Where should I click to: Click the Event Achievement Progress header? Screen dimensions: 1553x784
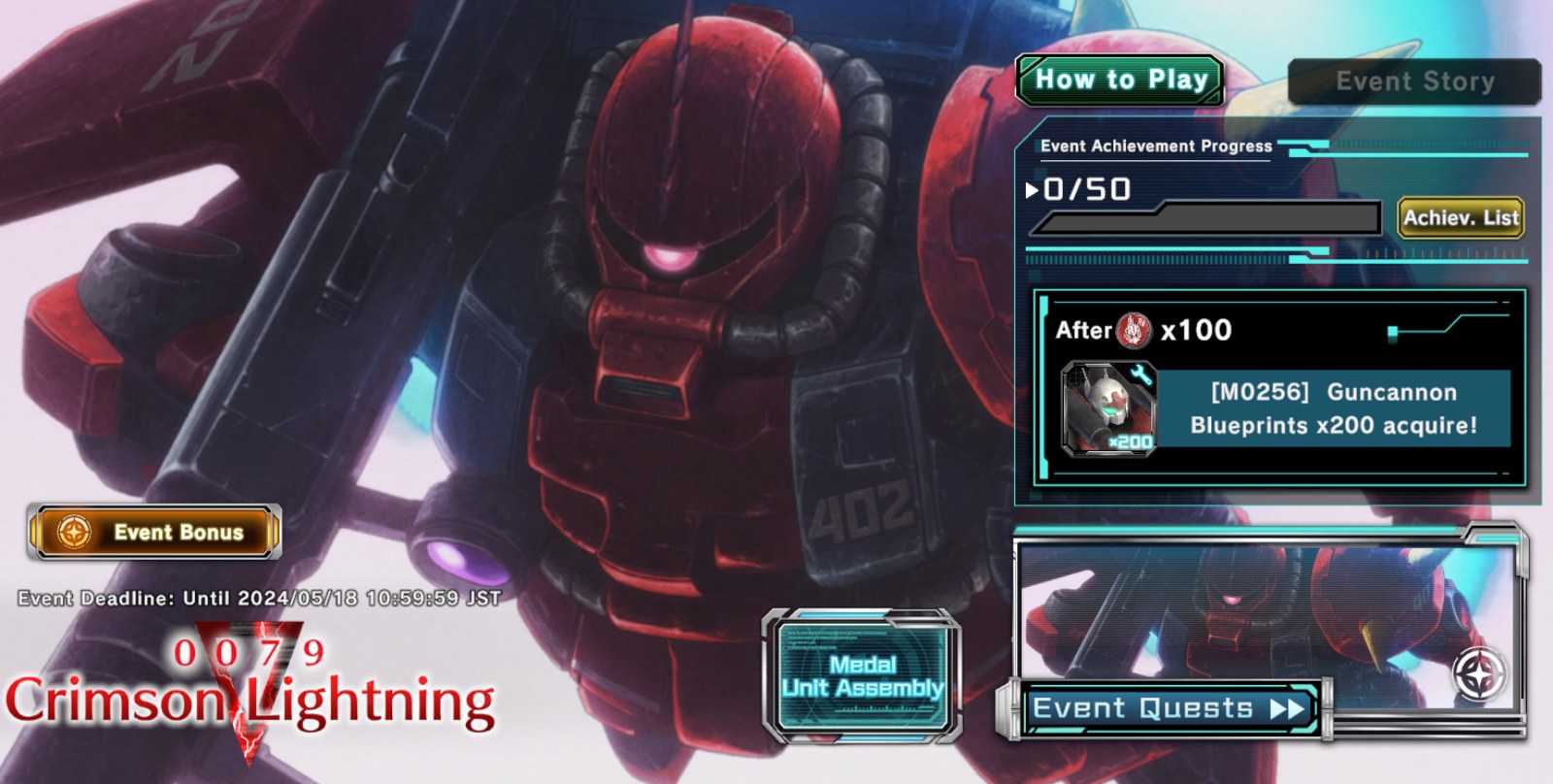tap(1155, 147)
